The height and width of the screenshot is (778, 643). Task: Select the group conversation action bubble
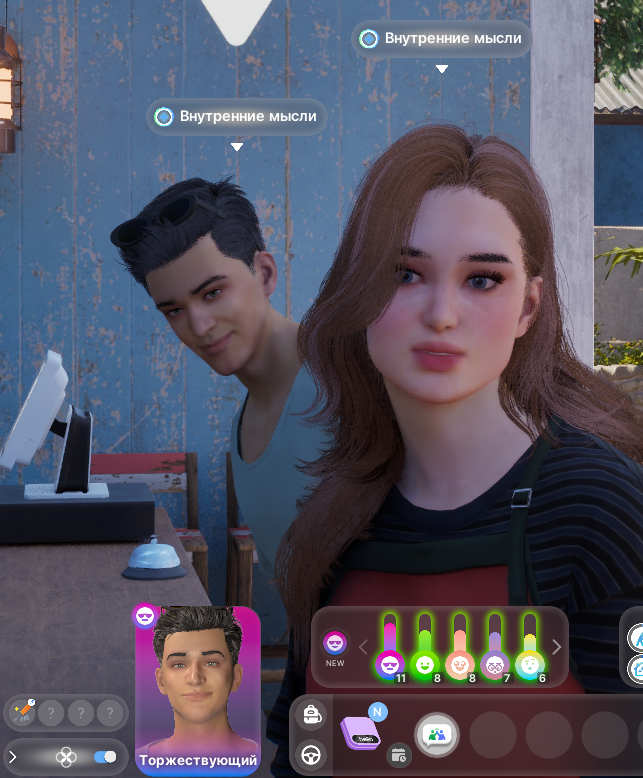(437, 736)
